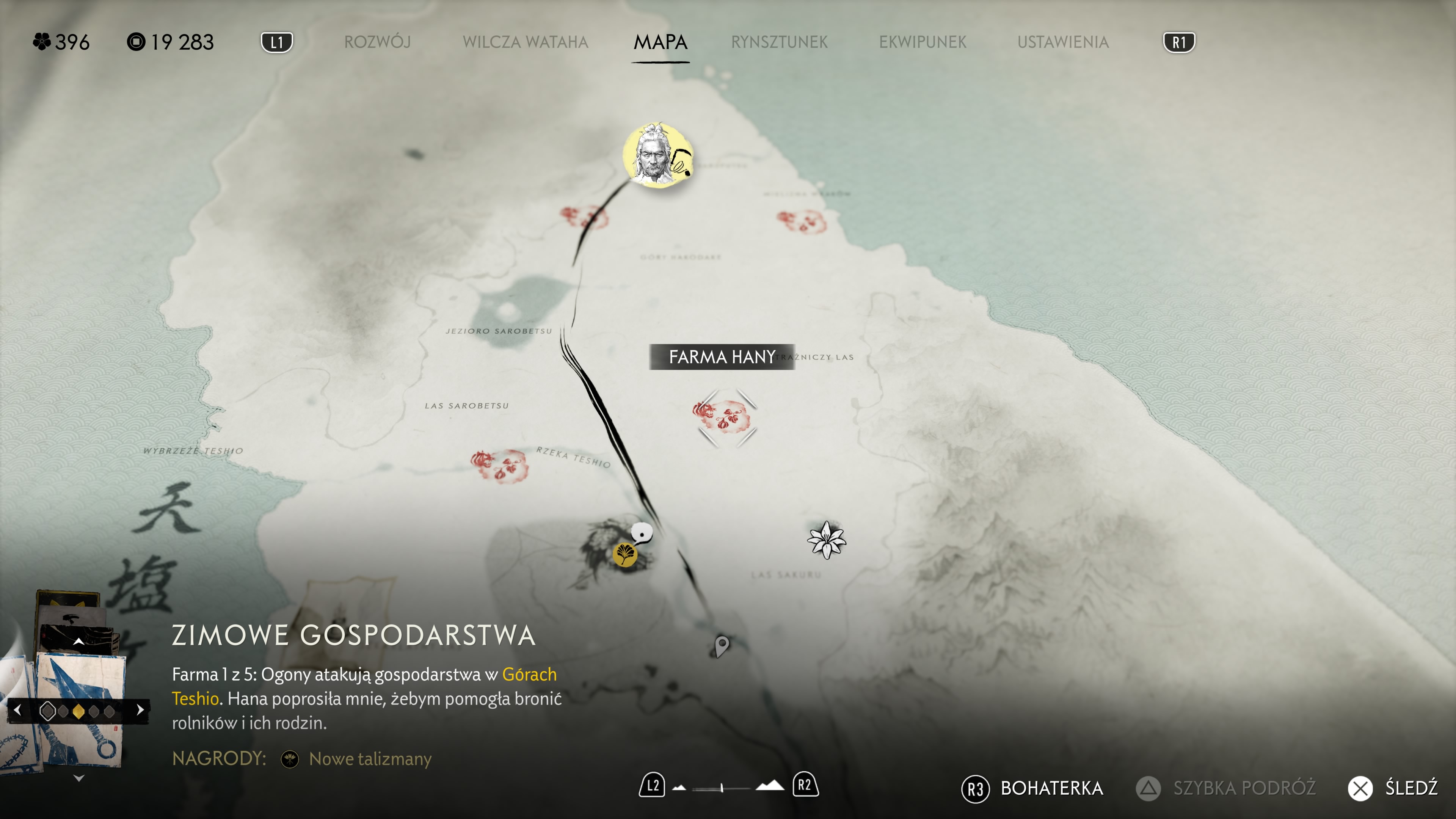Select the white flower map marker
Screen dimensions: 1456x819
point(826,540)
